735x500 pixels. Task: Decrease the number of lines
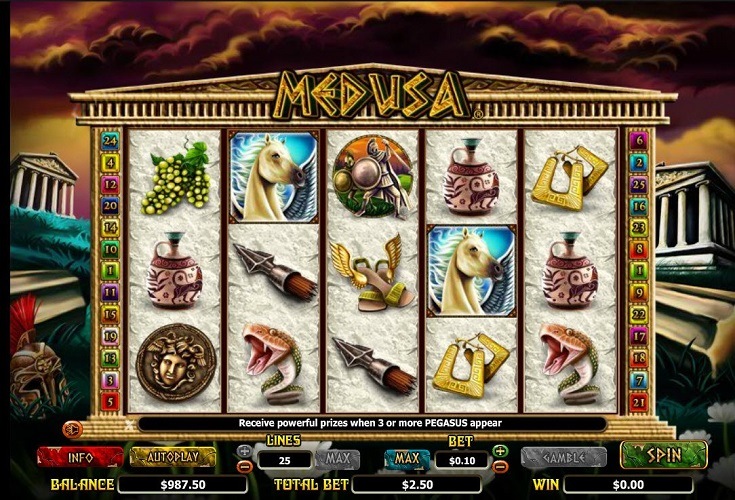click(245, 466)
